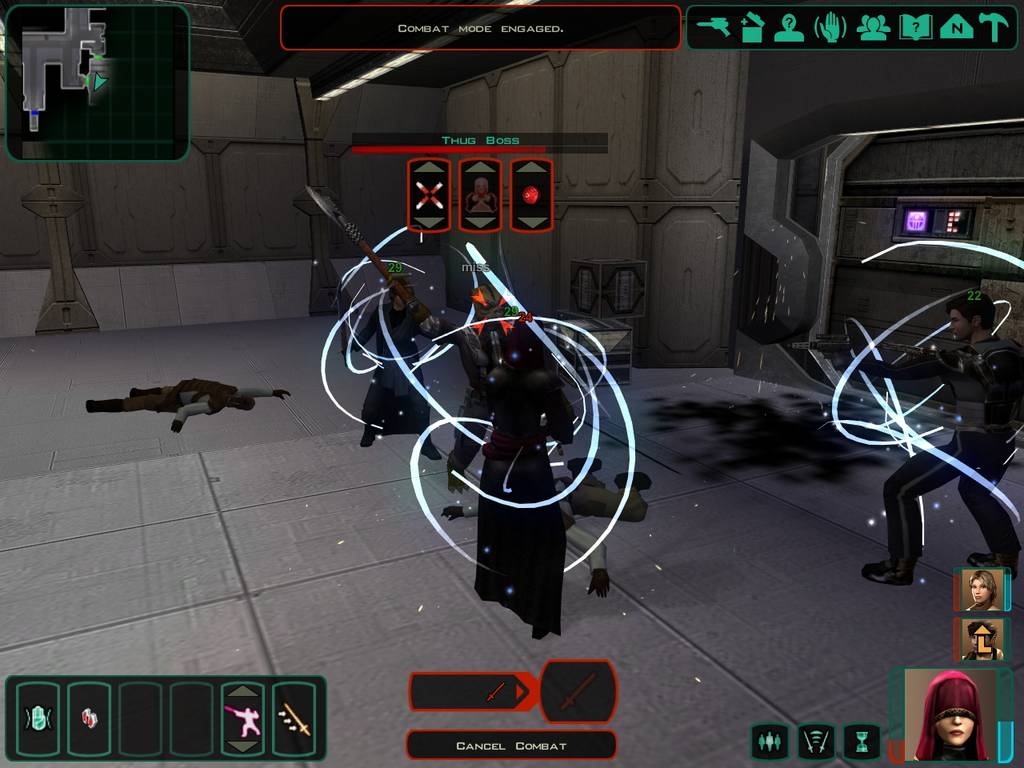Select the attack action on Thug Boss

coord(429,195)
